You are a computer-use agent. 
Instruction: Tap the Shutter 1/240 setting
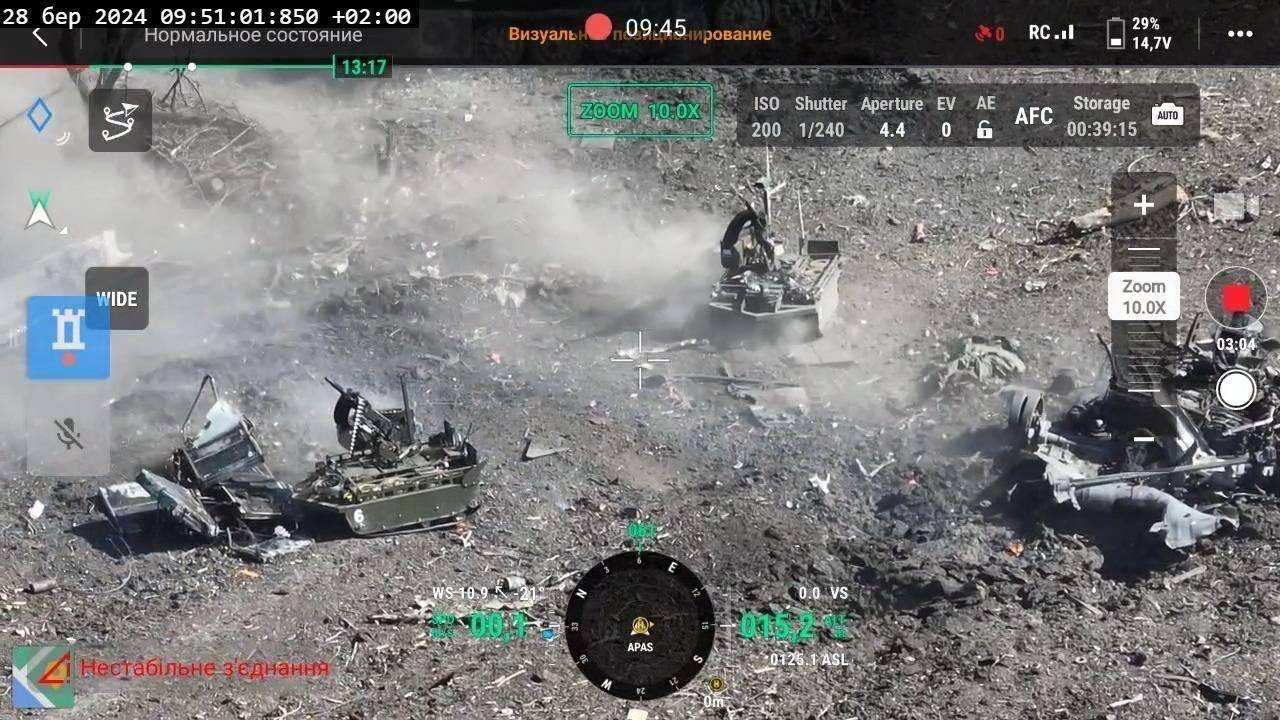[820, 116]
